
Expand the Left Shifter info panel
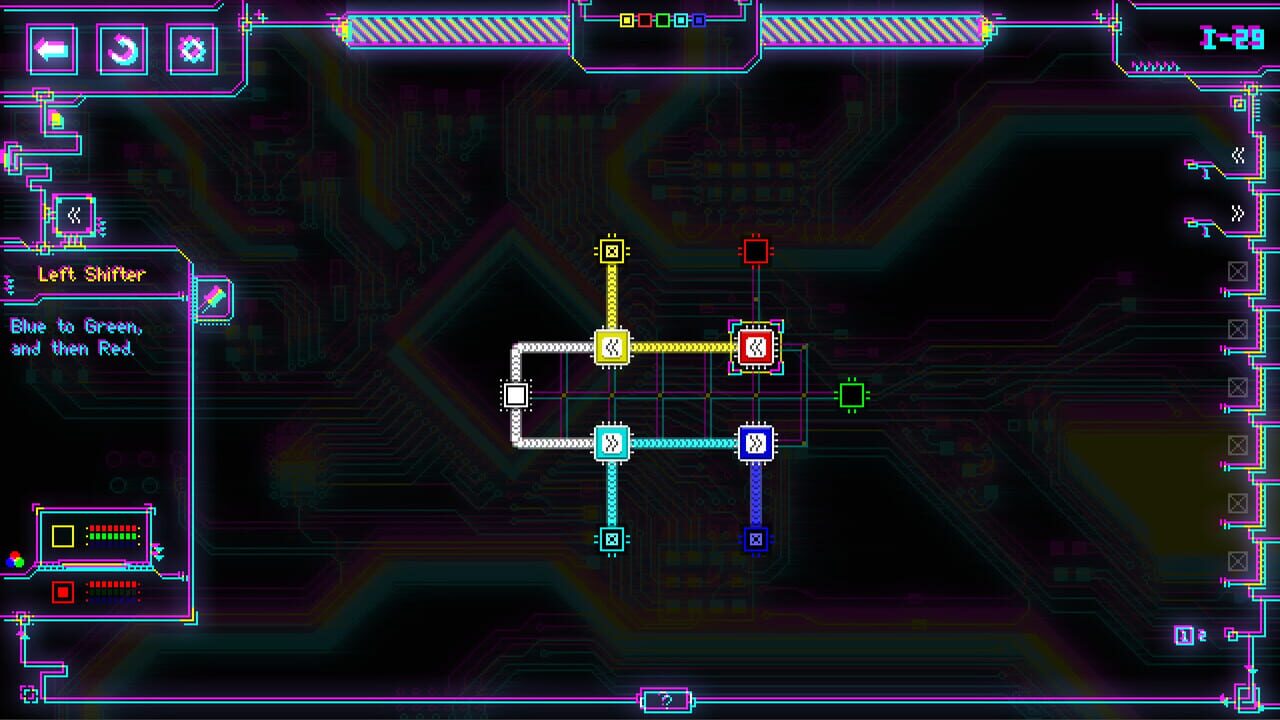tap(8, 284)
